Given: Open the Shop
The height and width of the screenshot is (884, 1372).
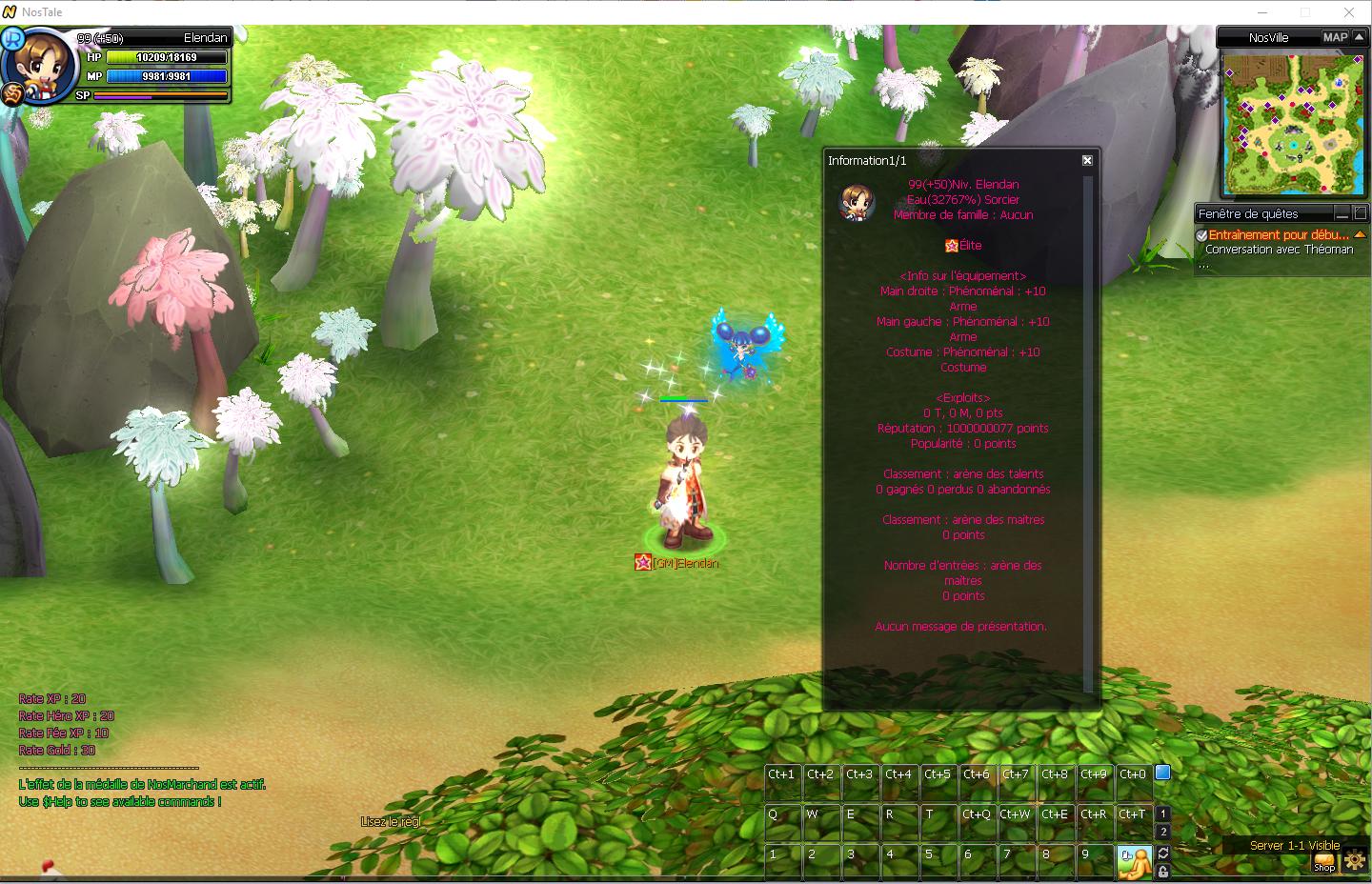Looking at the screenshot, I should pyautogui.click(x=1324, y=862).
